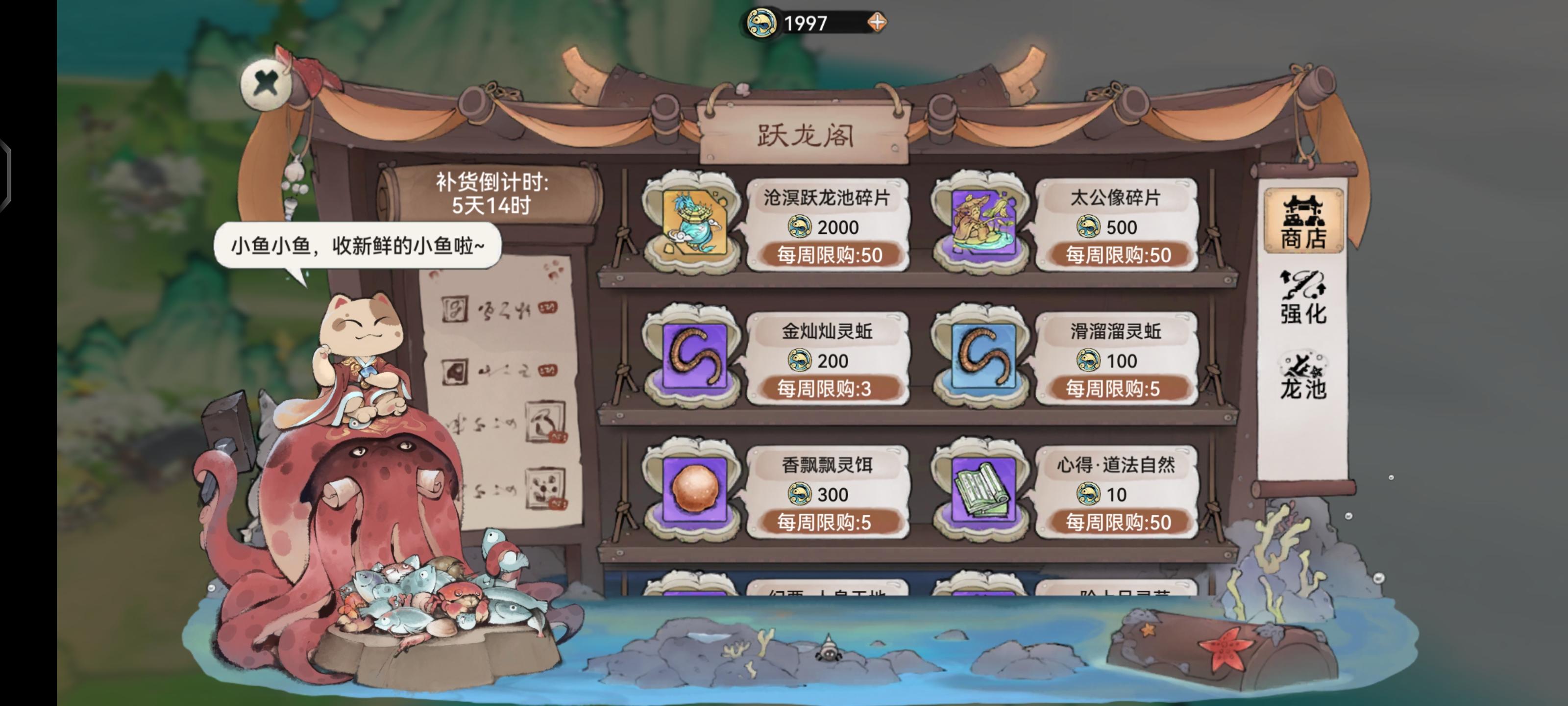
Task: Click the fish coin currency icon at top
Action: click(x=762, y=22)
